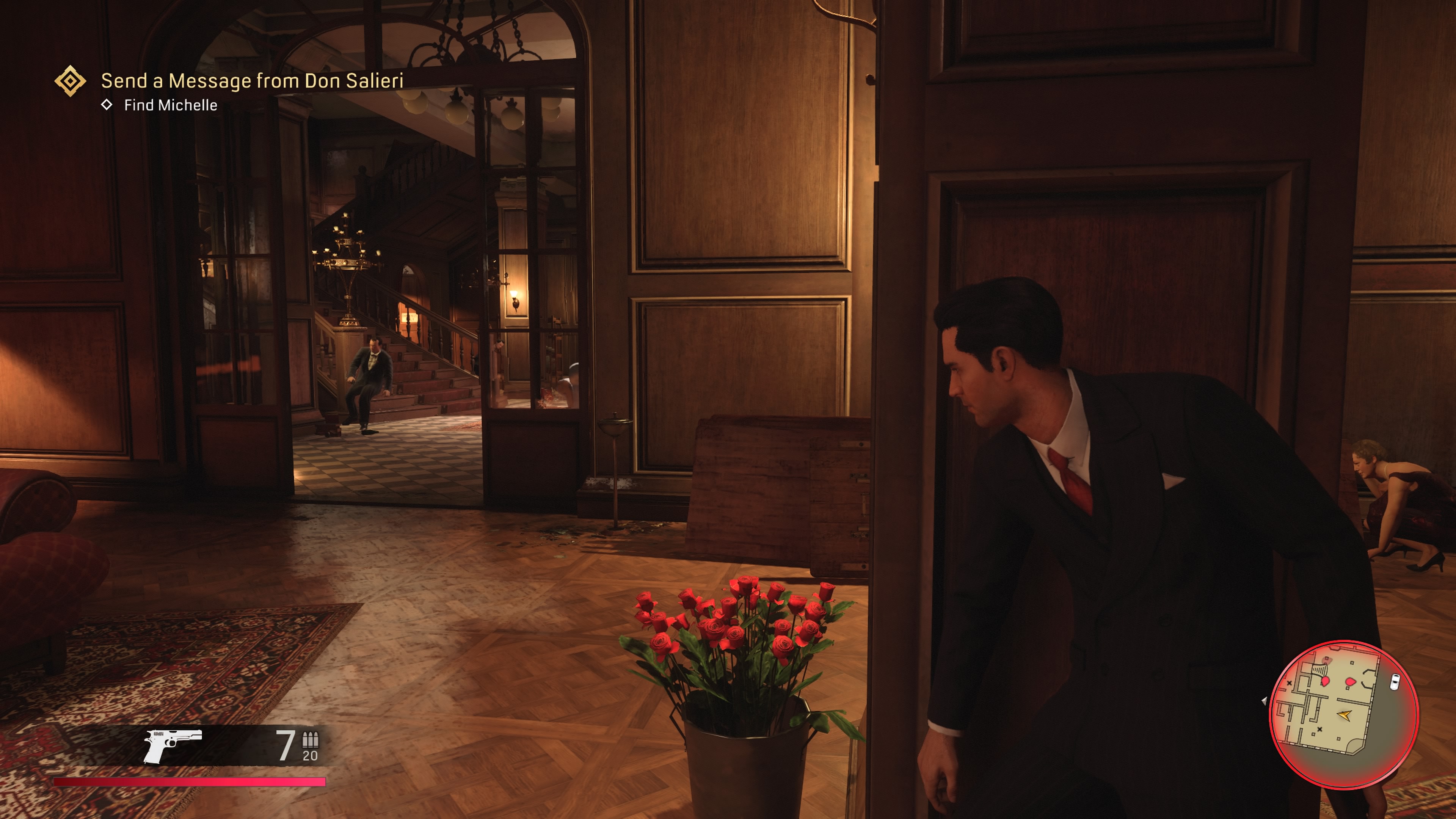Viewport: 1456px width, 819px height.
Task: Open the circular minimap
Action: click(1344, 714)
